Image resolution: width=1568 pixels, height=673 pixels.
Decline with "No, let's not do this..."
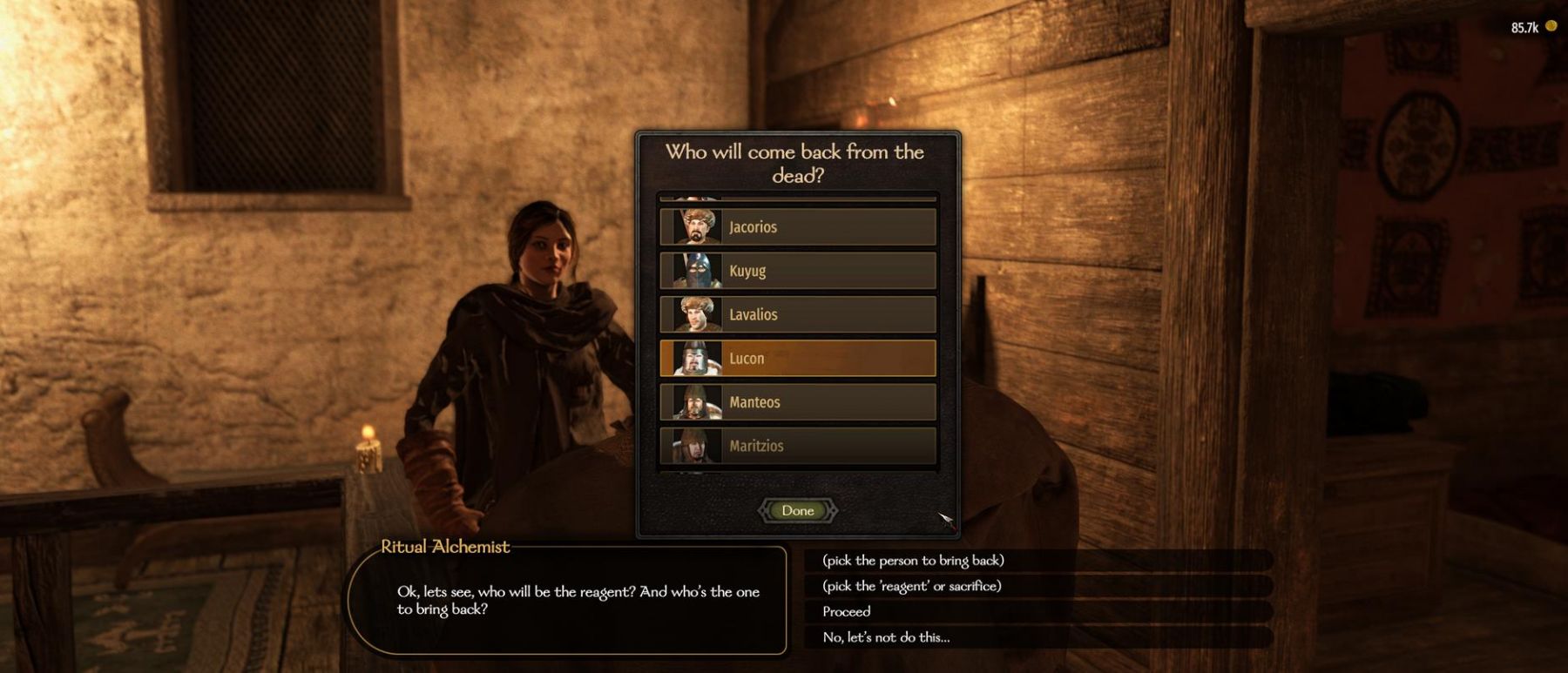pyautogui.click(x=886, y=637)
